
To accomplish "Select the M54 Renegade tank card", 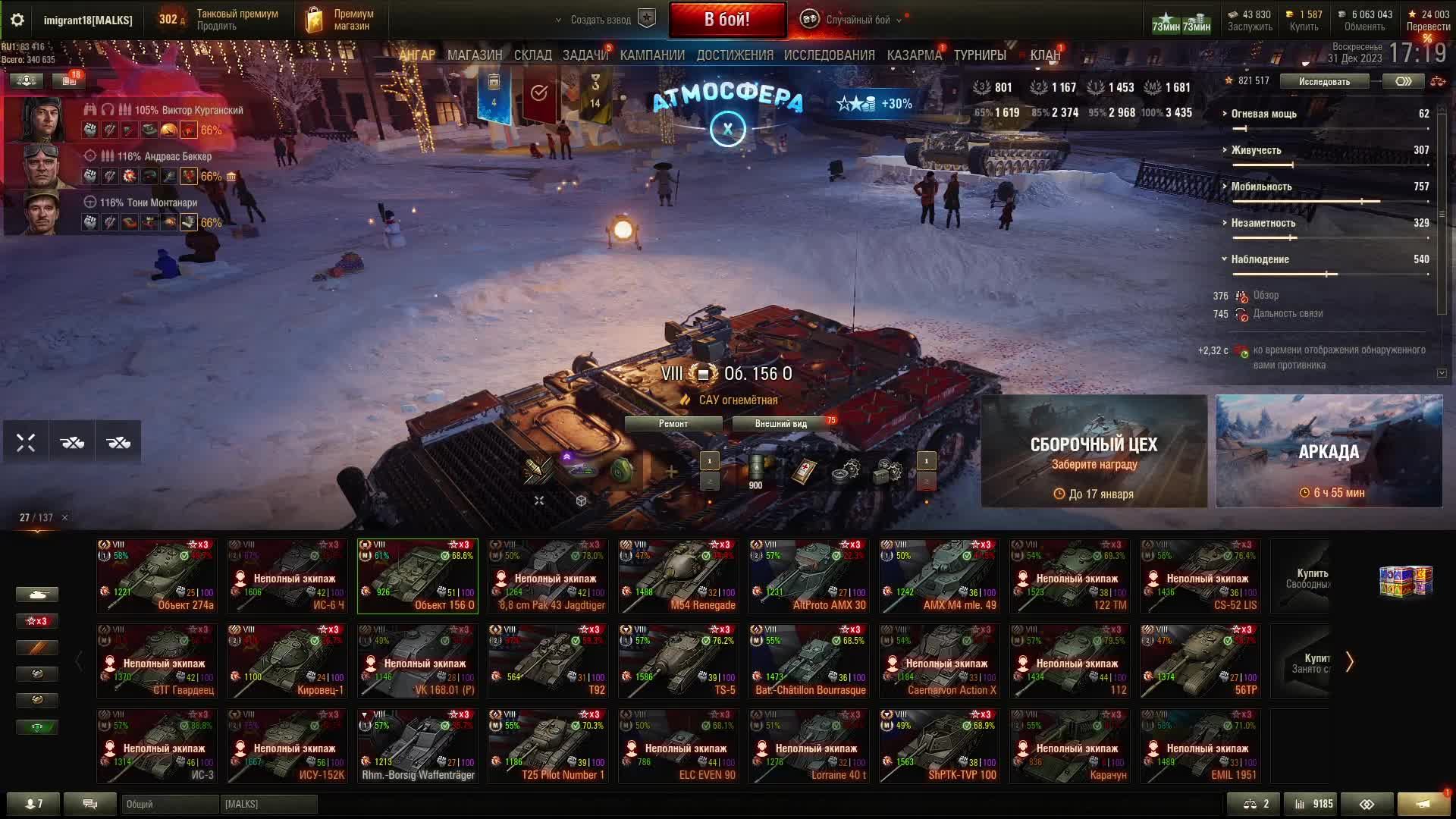I will click(678, 576).
